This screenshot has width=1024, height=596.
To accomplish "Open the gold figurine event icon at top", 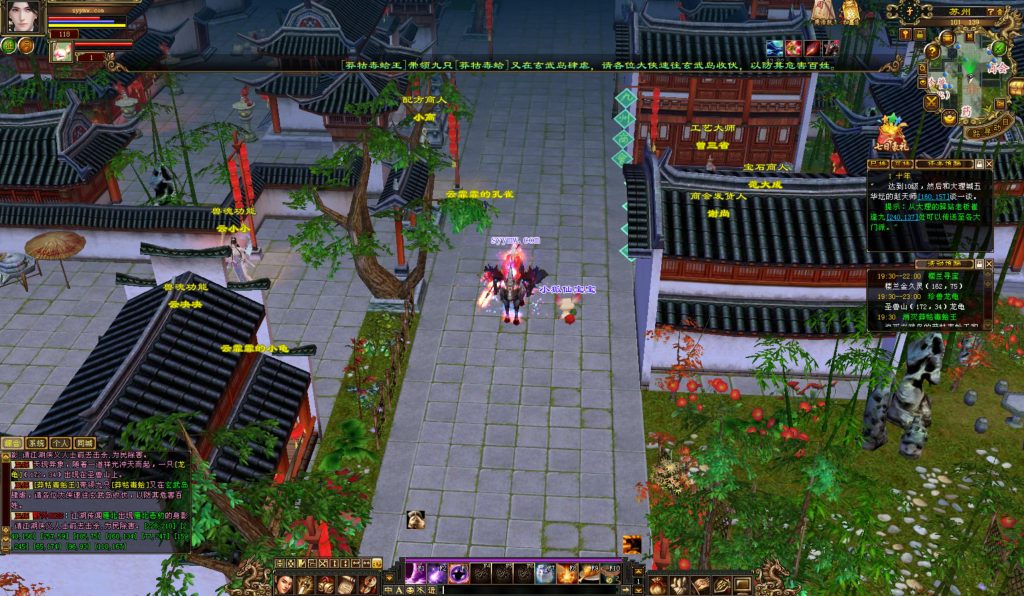I will (849, 11).
